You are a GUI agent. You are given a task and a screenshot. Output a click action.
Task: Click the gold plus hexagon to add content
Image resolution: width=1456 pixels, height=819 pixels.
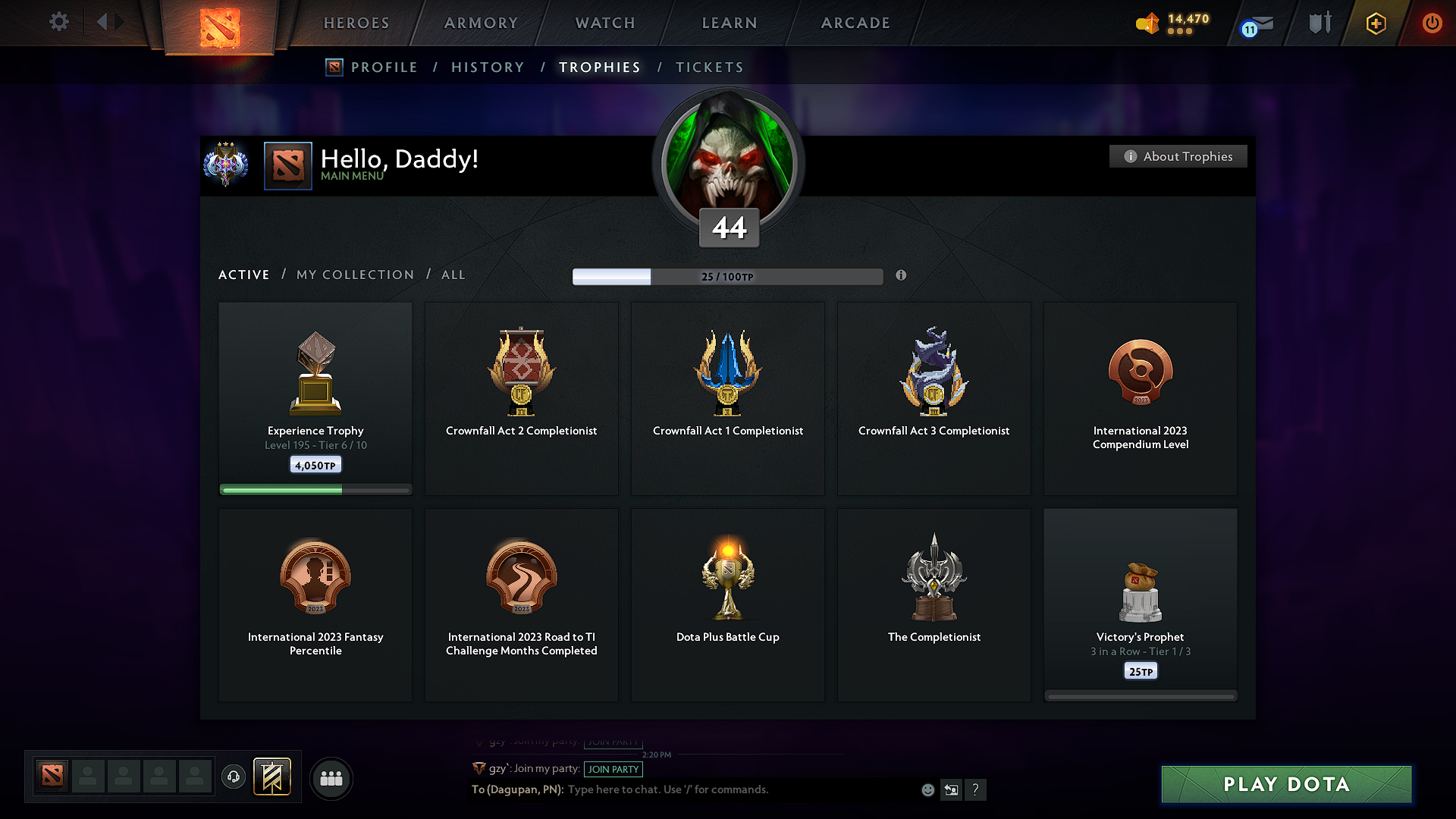tap(1375, 23)
